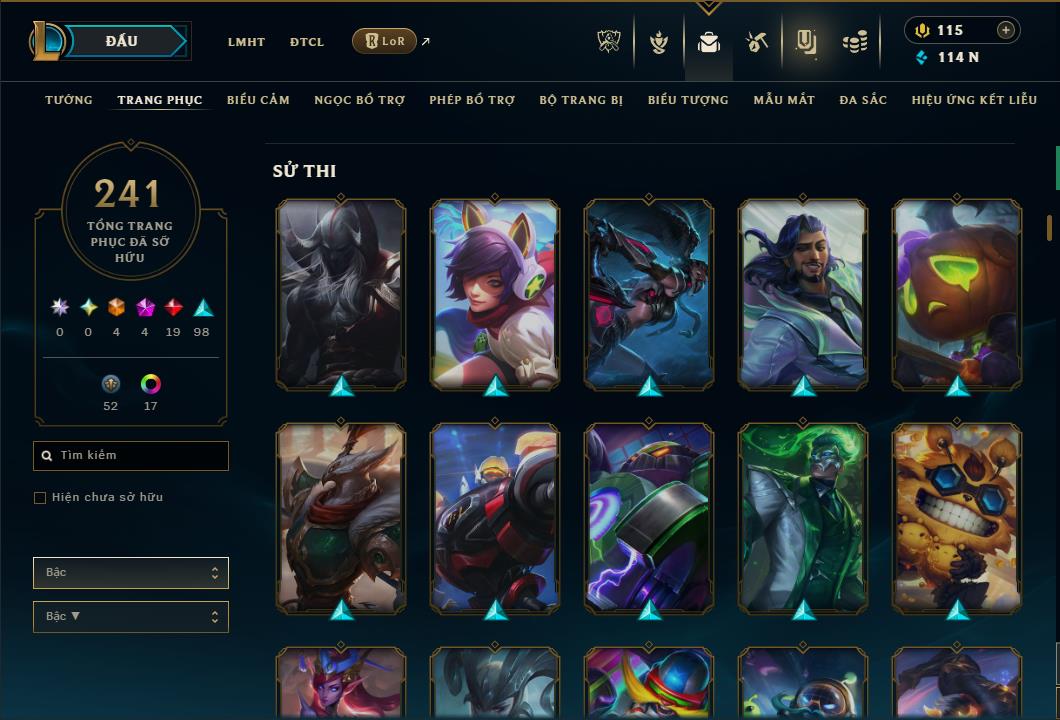The height and width of the screenshot is (720, 1060).
Task: Open the TƯỚNG champions tab
Action: (x=69, y=100)
